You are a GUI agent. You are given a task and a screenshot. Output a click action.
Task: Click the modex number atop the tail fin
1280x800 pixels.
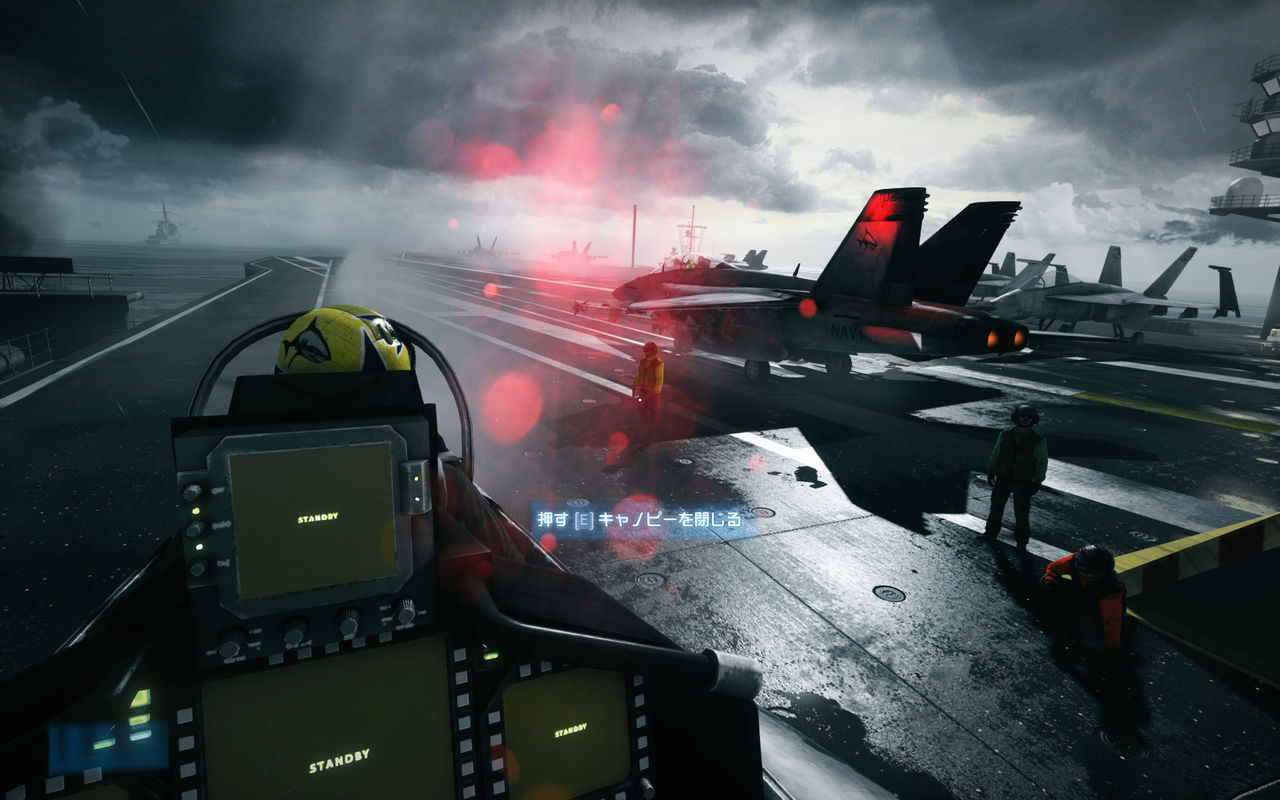[884, 197]
